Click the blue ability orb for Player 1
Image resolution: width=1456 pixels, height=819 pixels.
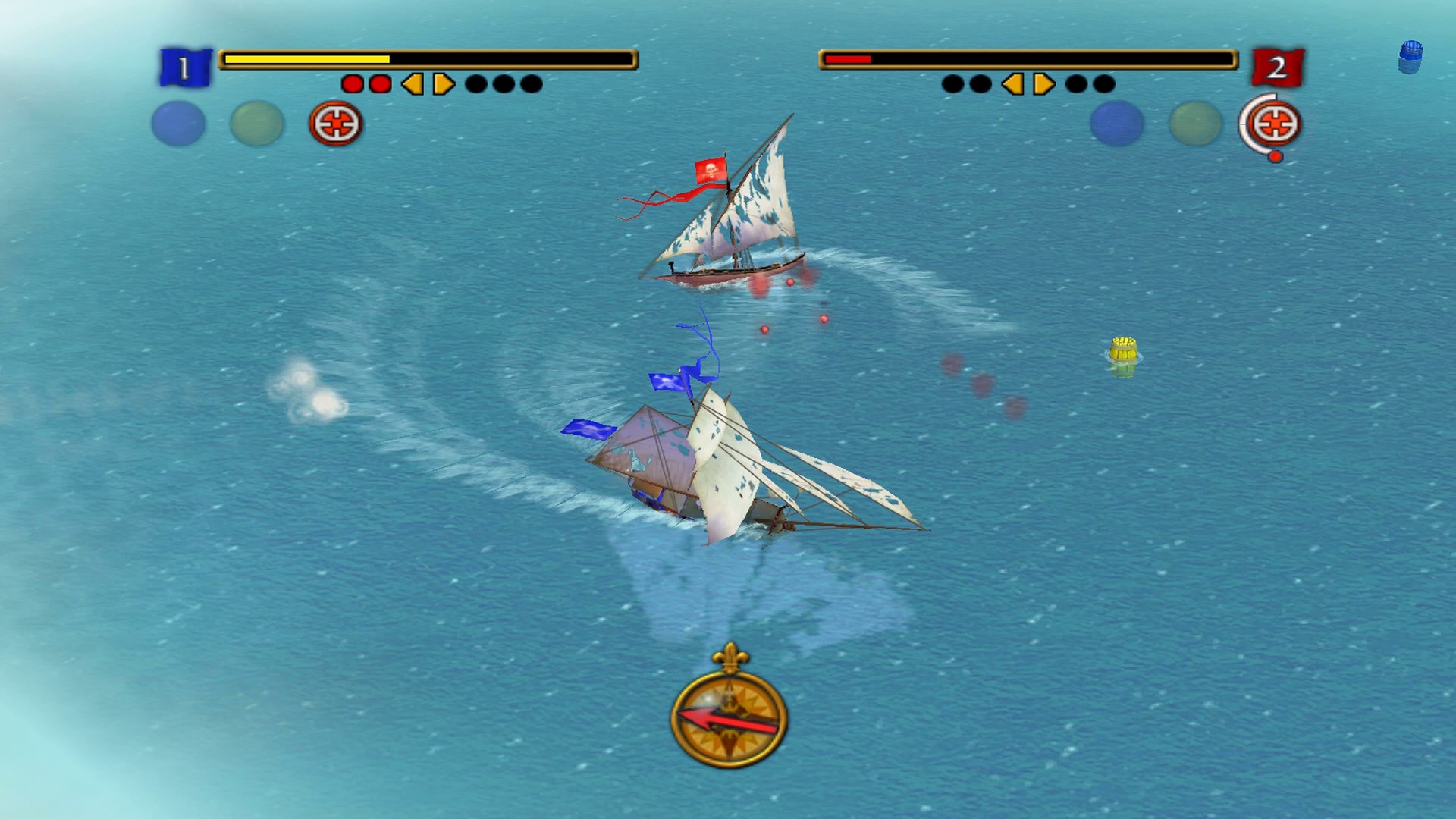pyautogui.click(x=178, y=122)
